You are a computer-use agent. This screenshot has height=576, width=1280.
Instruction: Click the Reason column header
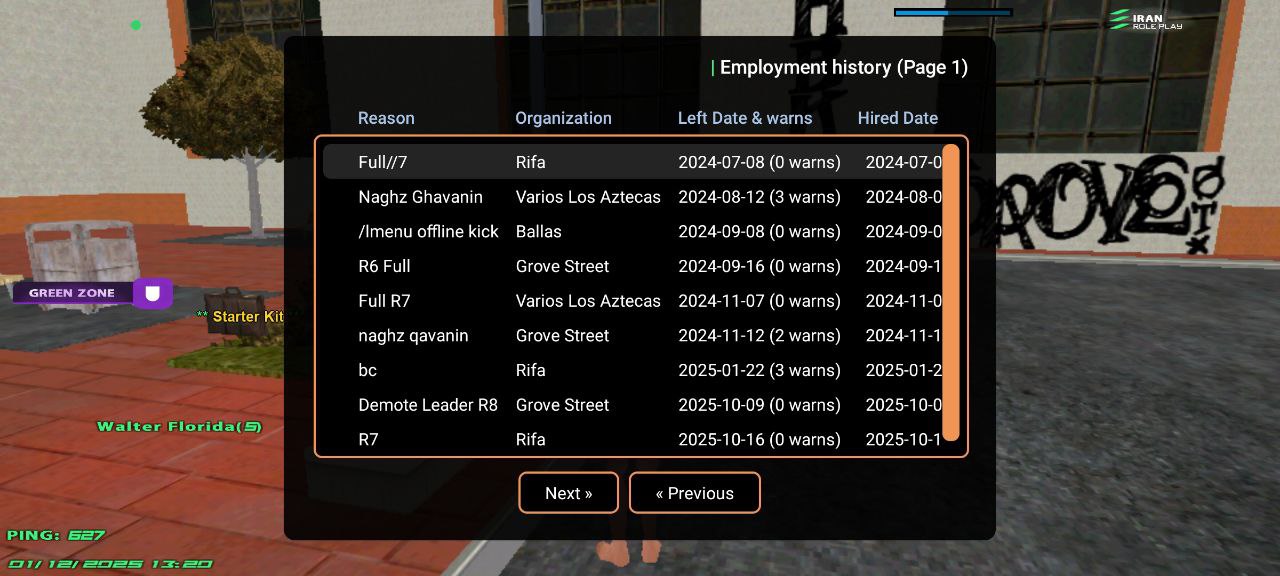(386, 118)
